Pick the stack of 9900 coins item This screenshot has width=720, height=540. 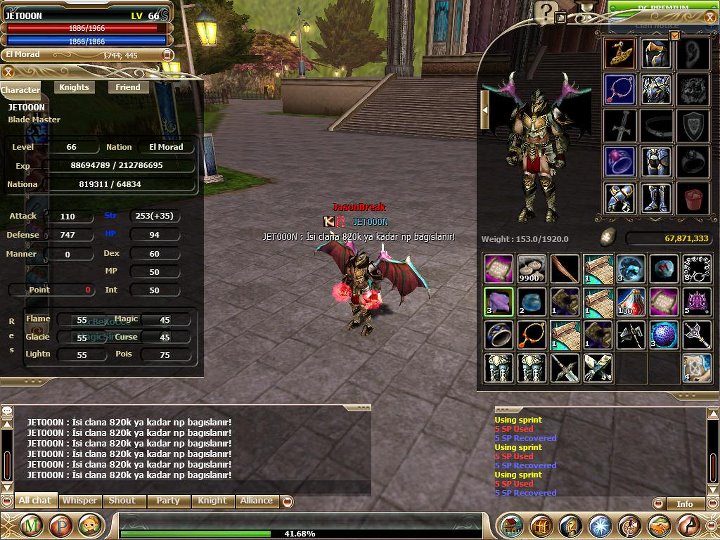pos(531,268)
